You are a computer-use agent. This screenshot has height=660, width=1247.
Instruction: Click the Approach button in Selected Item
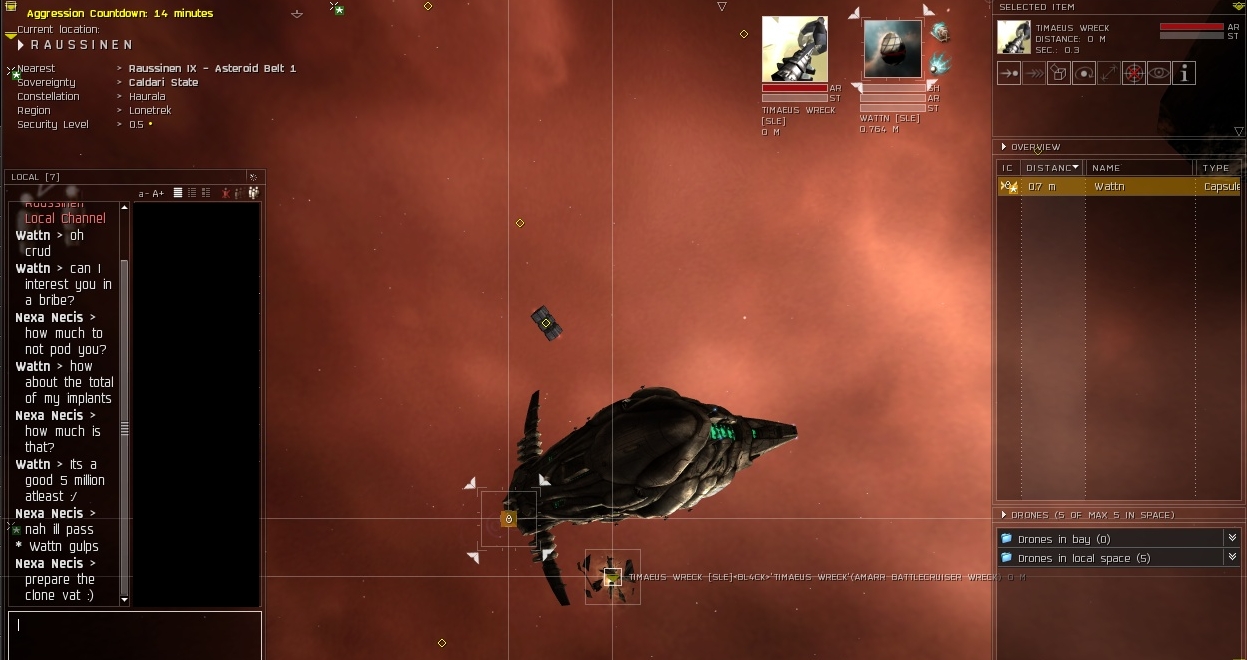(x=1009, y=73)
